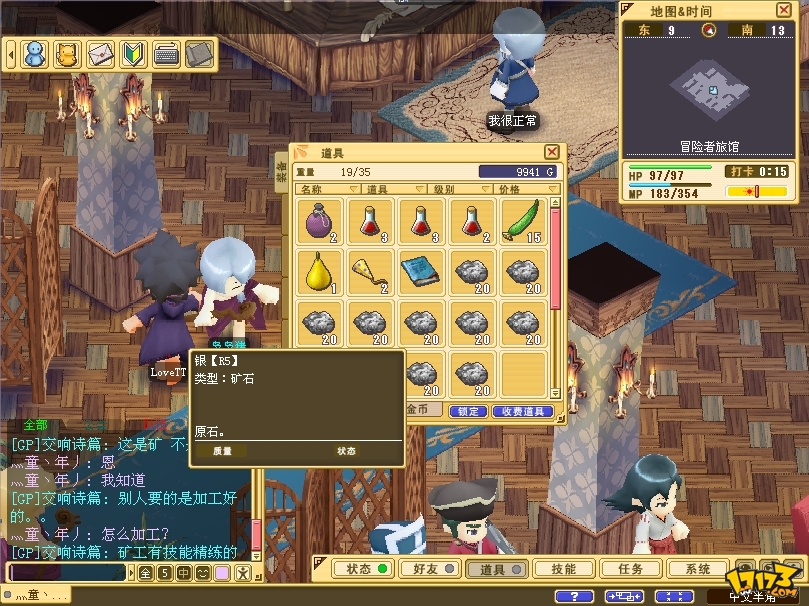
Task: Close the 道具 inventory window
Action: 551,152
